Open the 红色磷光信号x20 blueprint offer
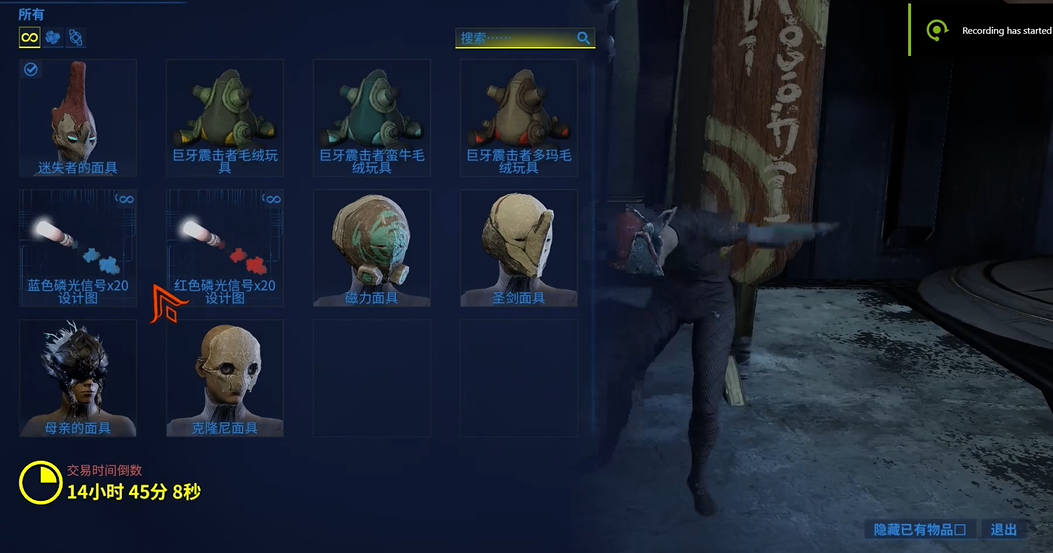Image resolution: width=1053 pixels, height=553 pixels. (224, 248)
